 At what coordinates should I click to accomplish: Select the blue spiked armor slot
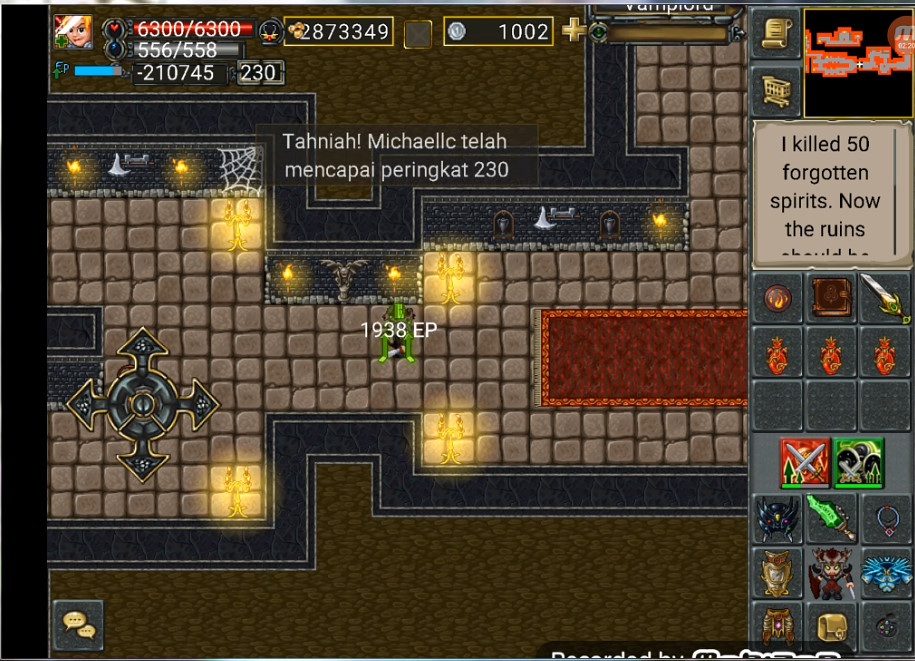pos(885,573)
